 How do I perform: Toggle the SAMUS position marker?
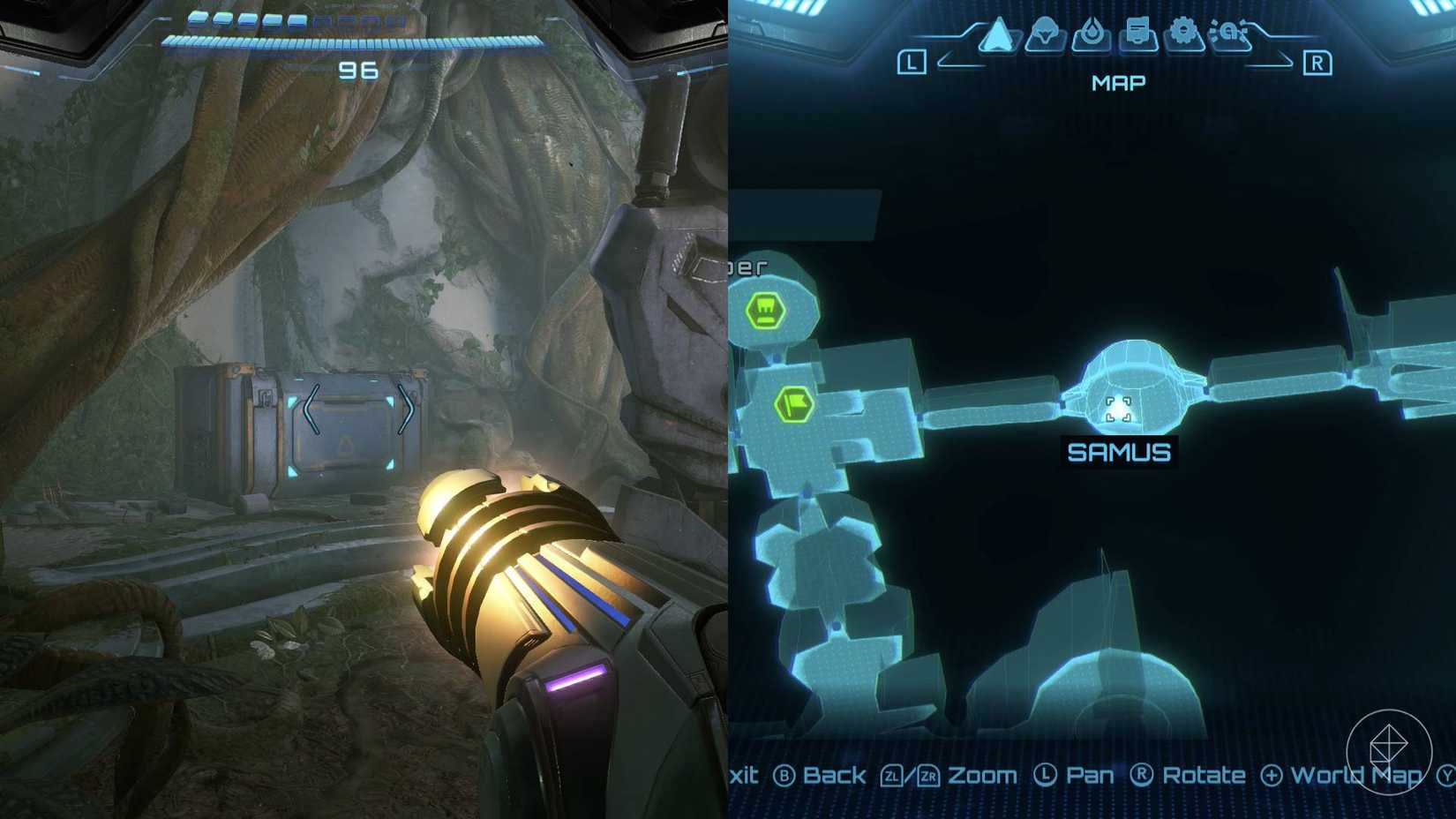point(1119,410)
